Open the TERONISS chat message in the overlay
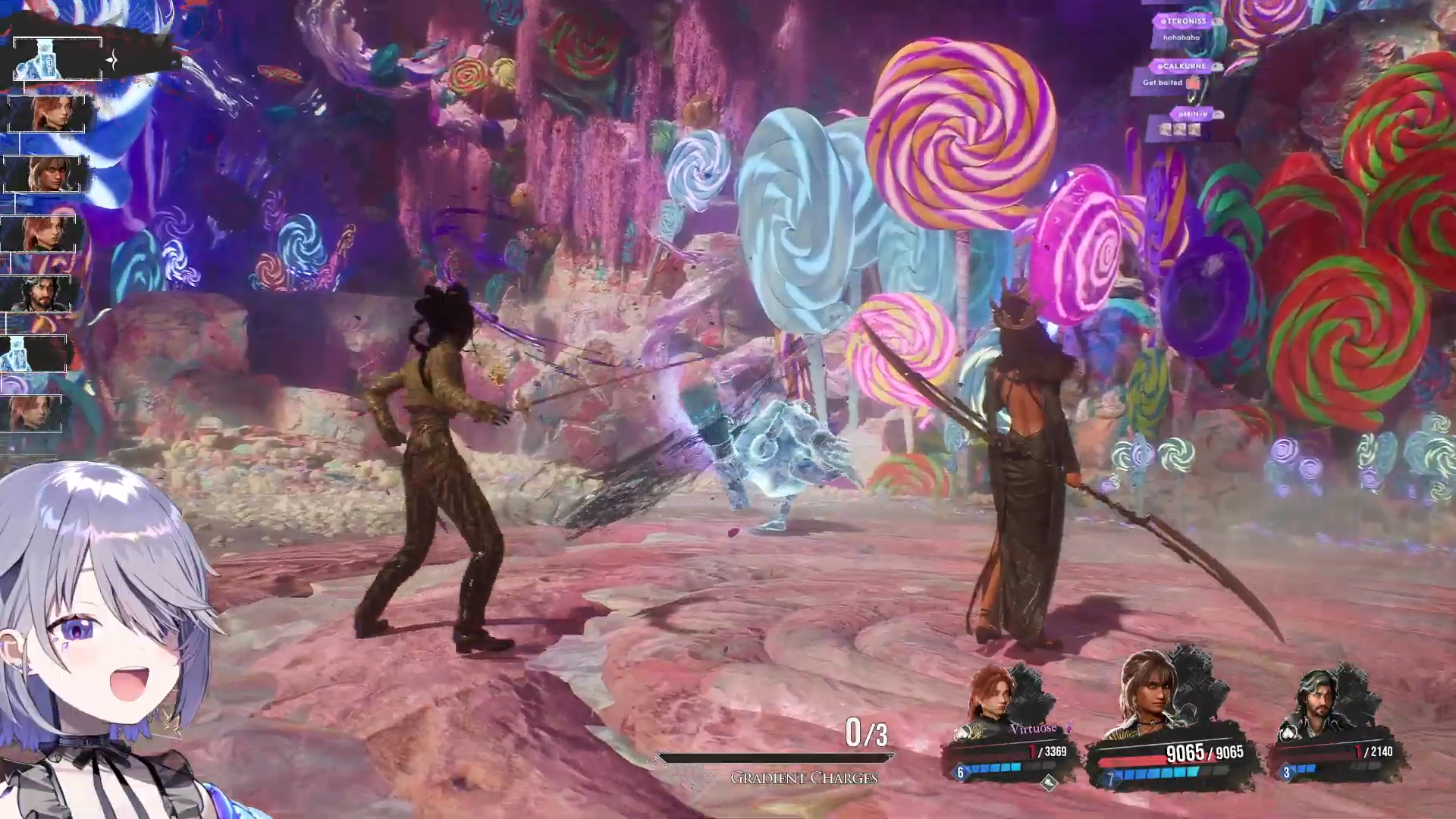Image resolution: width=1456 pixels, height=819 pixels. pos(1182,30)
